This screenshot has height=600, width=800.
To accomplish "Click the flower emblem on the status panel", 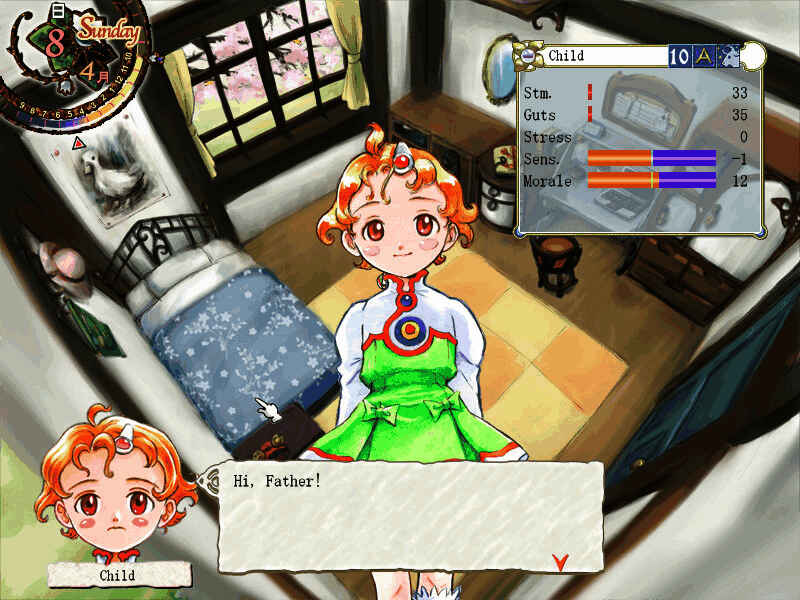I will coord(529,56).
